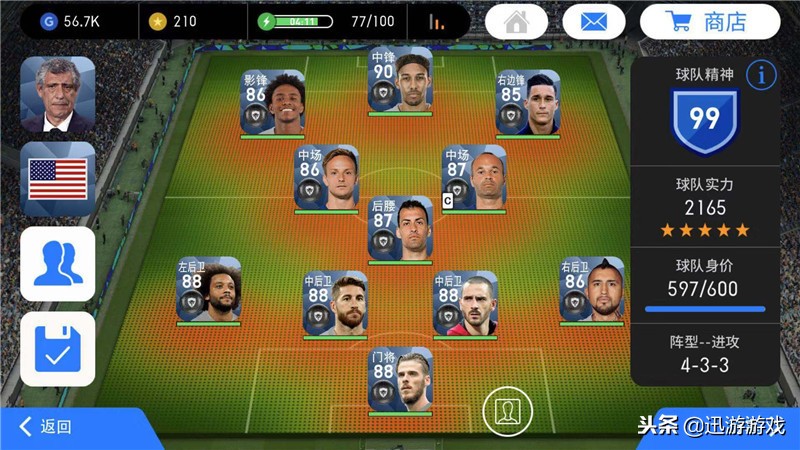Select the captain's 中场 card rated 87
Image resolution: width=800 pixels, height=450 pixels.
coord(474,178)
